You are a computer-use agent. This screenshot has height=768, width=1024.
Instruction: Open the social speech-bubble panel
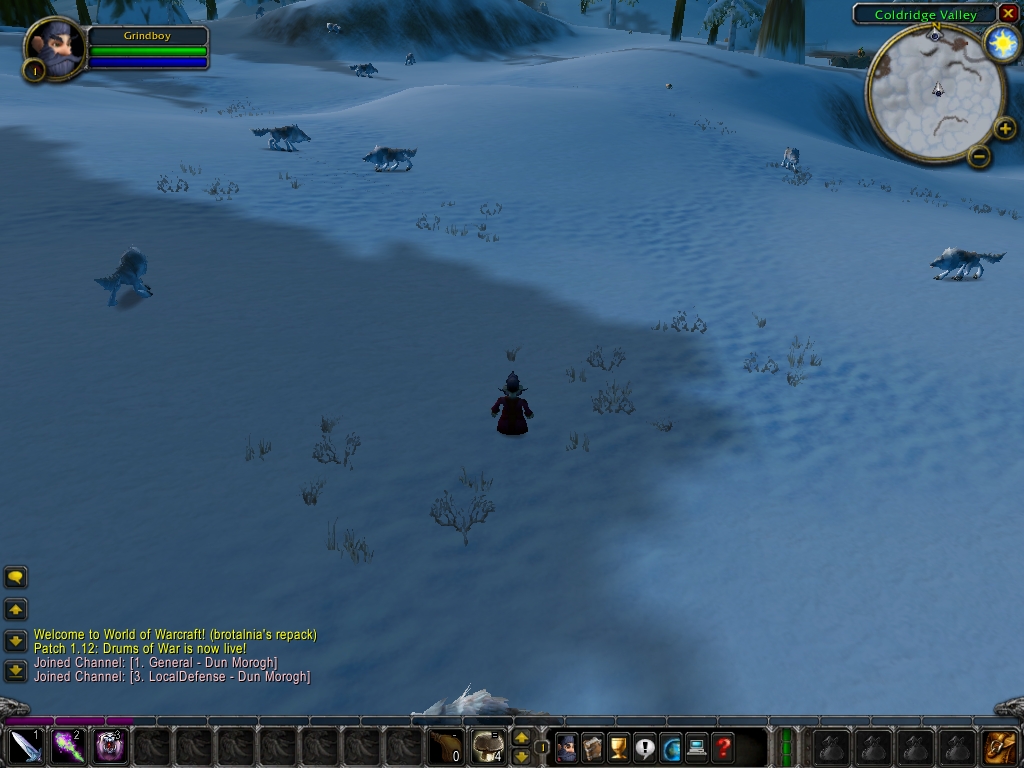645,747
